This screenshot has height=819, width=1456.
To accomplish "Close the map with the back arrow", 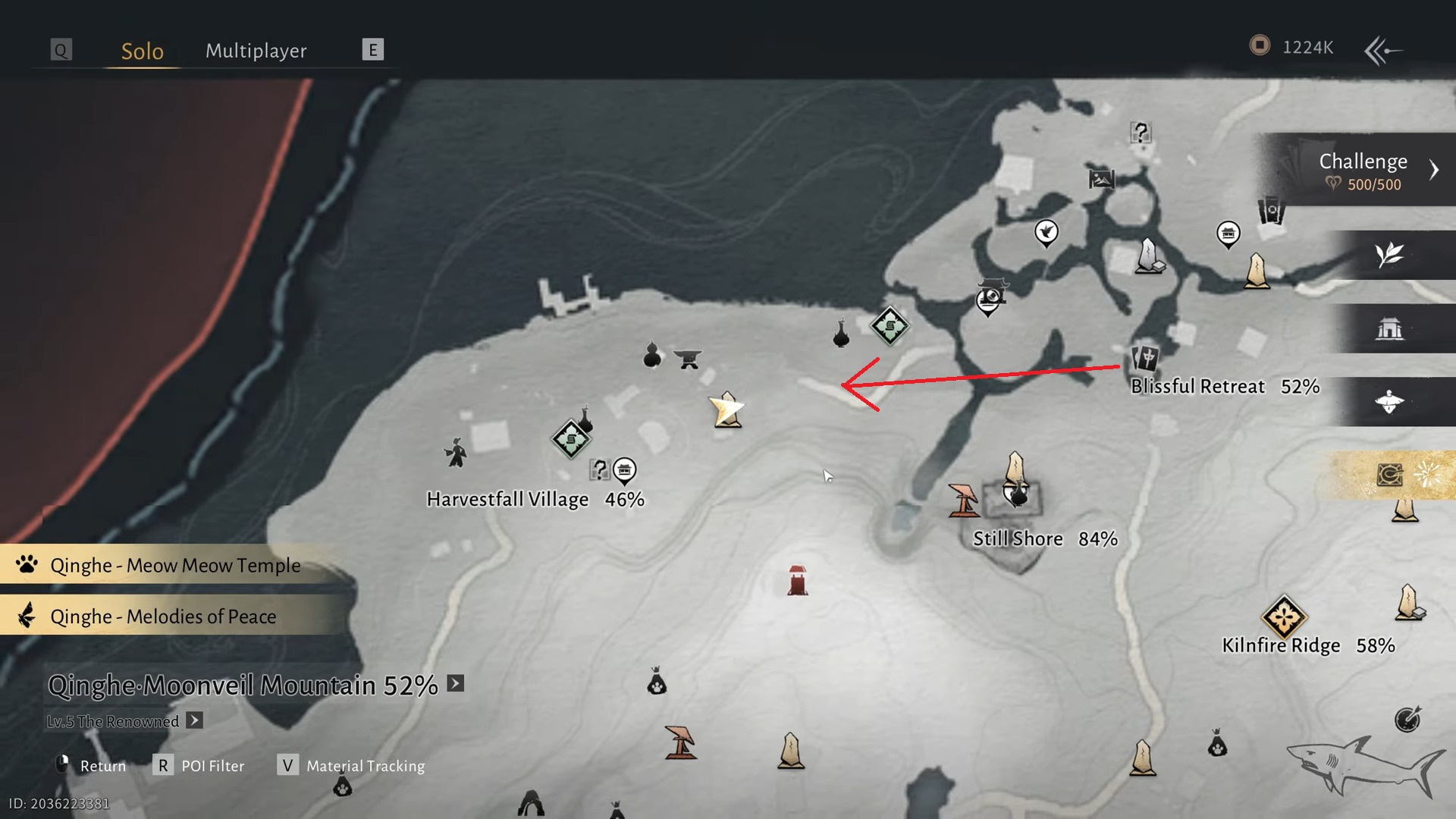I will click(x=1383, y=51).
